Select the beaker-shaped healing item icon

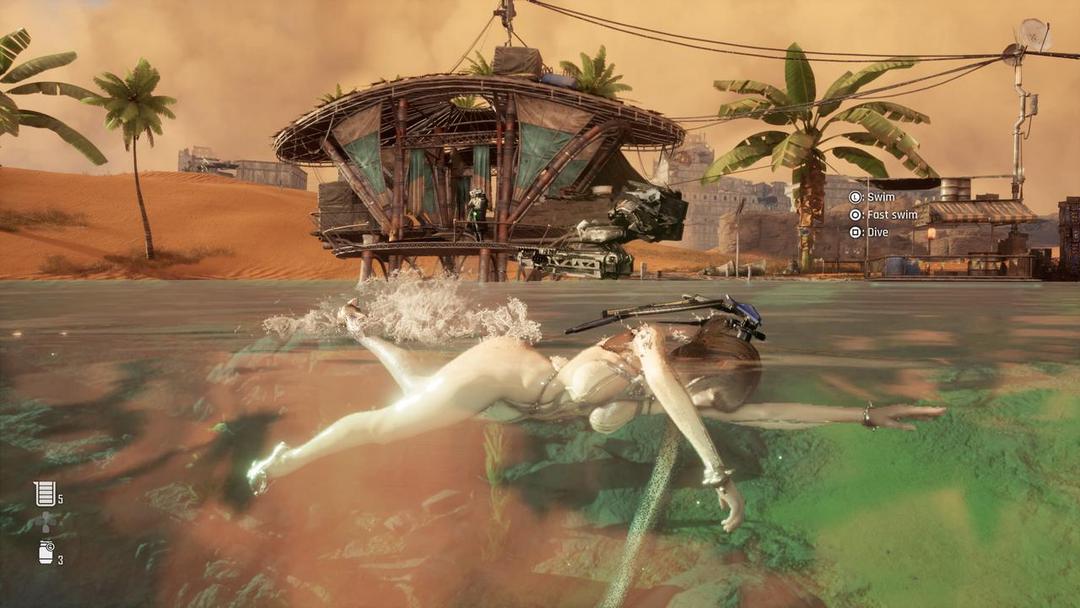point(44,493)
